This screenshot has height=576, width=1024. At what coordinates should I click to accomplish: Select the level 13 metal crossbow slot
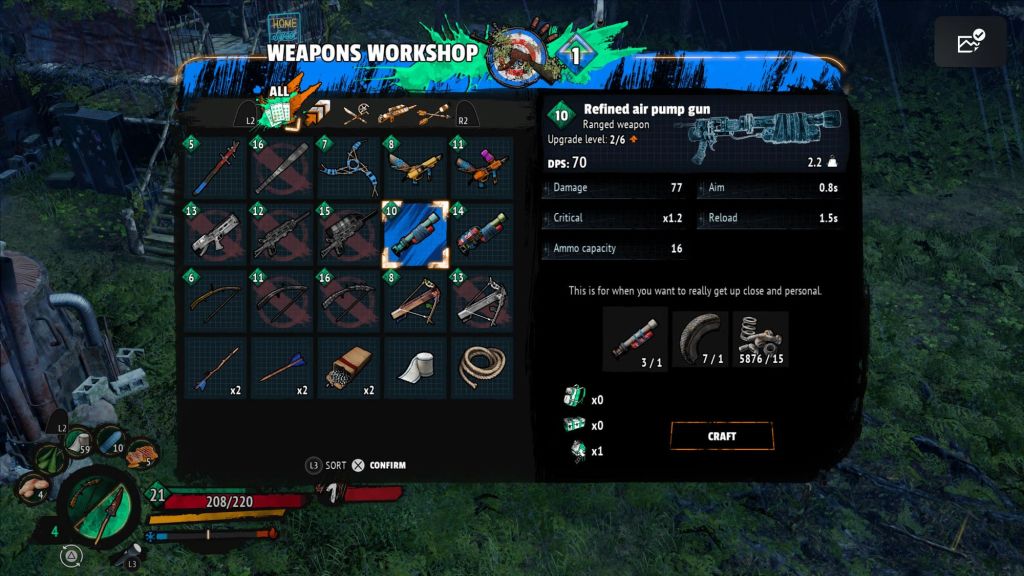pos(482,301)
